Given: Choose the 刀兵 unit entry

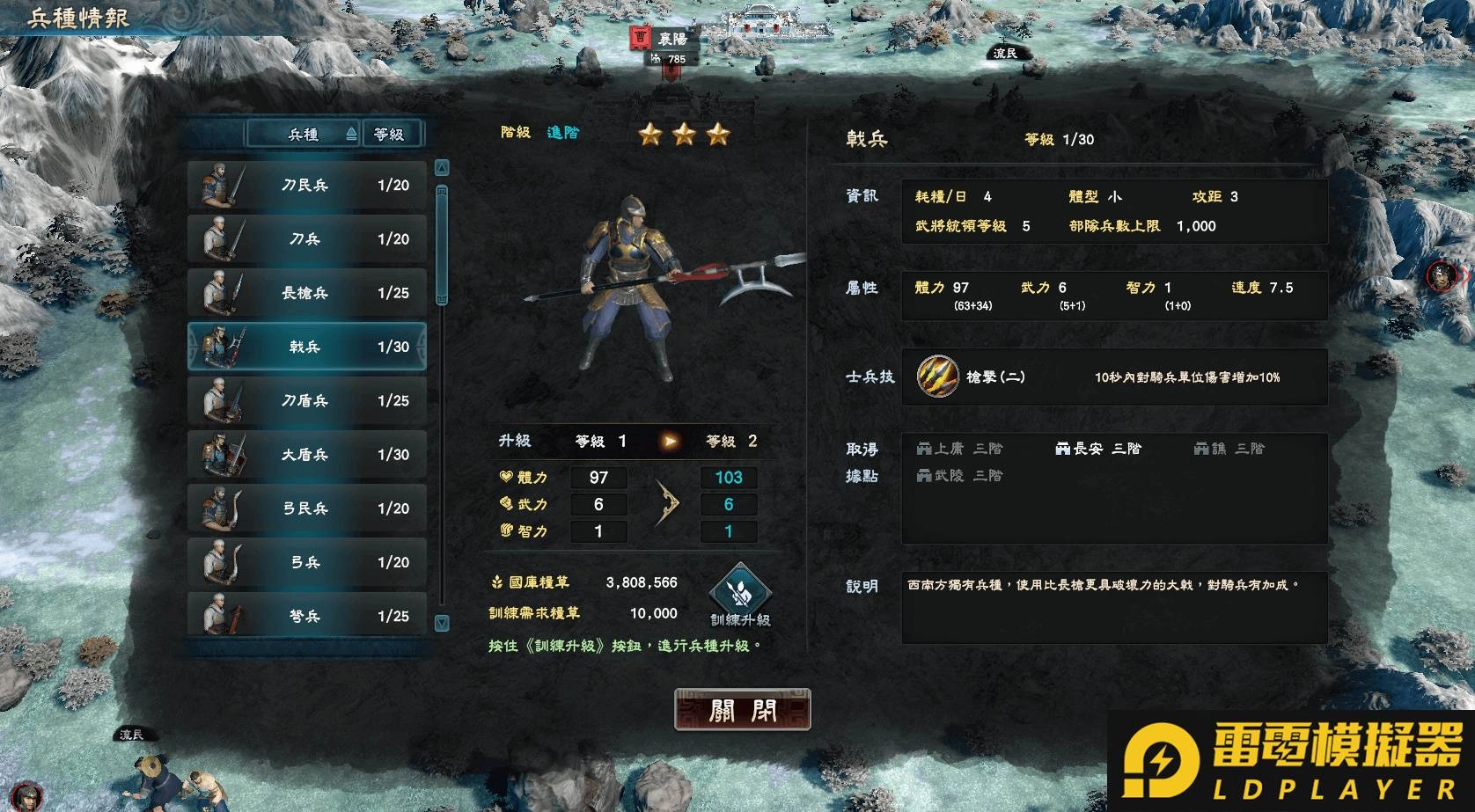Looking at the screenshot, I should pos(306,239).
